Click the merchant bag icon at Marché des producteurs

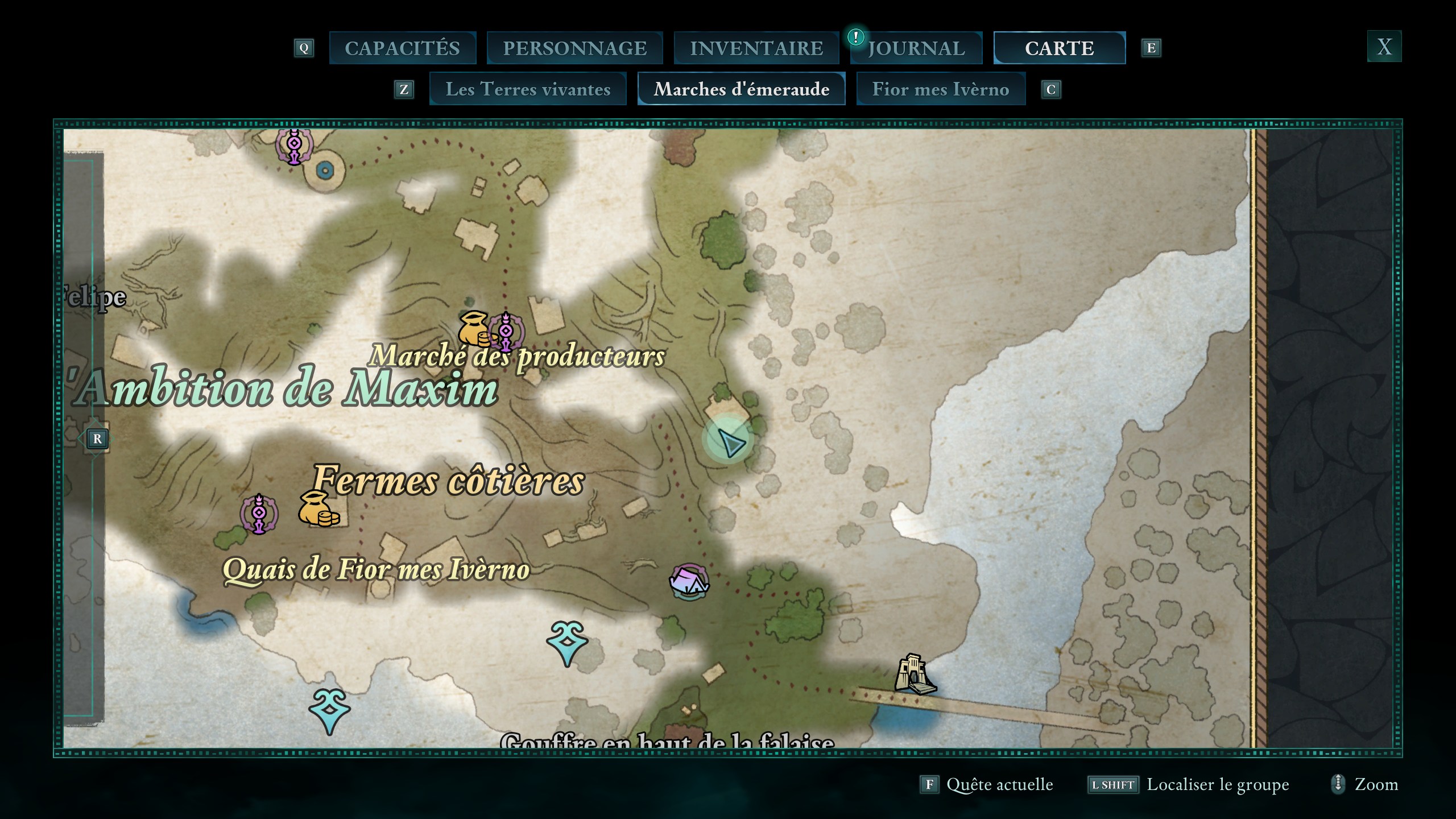coord(474,329)
